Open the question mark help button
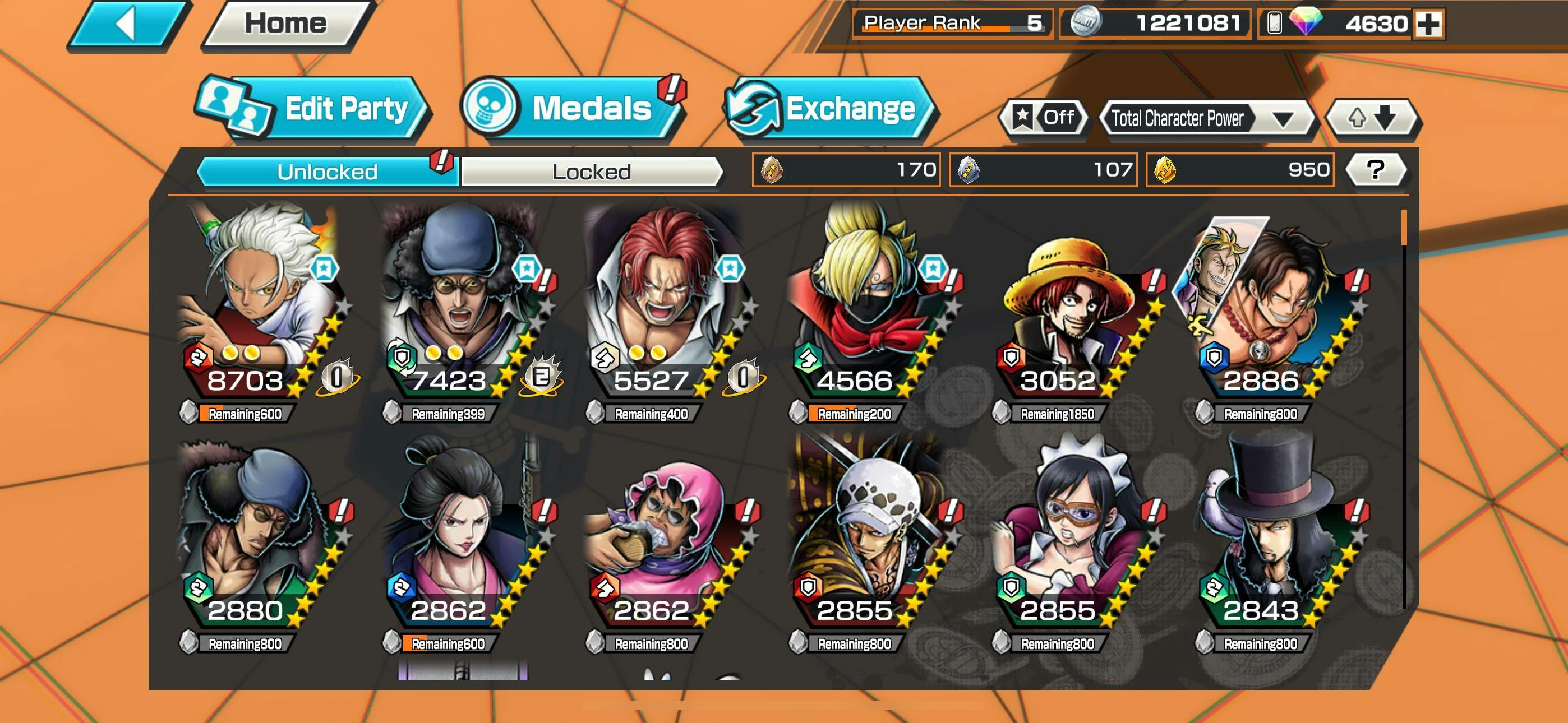The image size is (1568, 723). tap(1375, 170)
